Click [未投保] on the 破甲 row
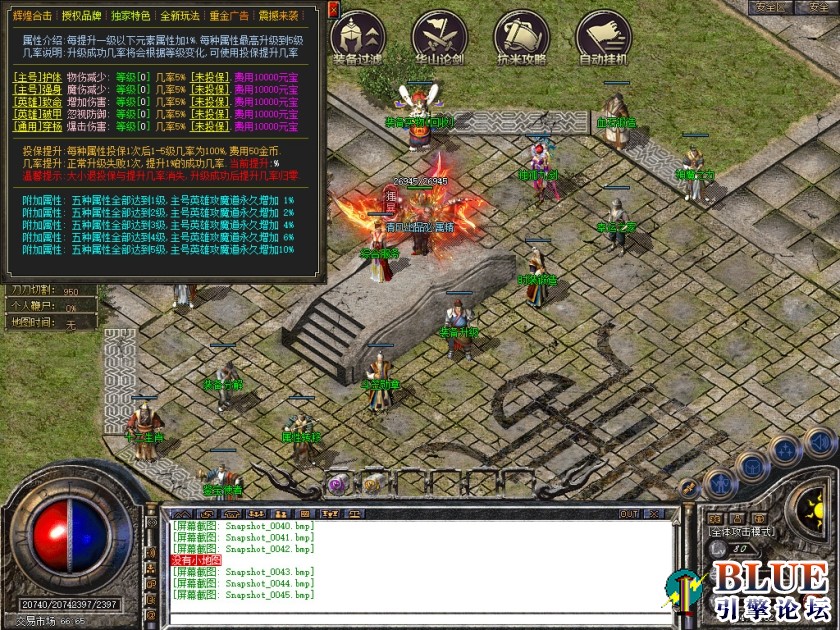Screen dimensions: 840x630 tap(212, 114)
